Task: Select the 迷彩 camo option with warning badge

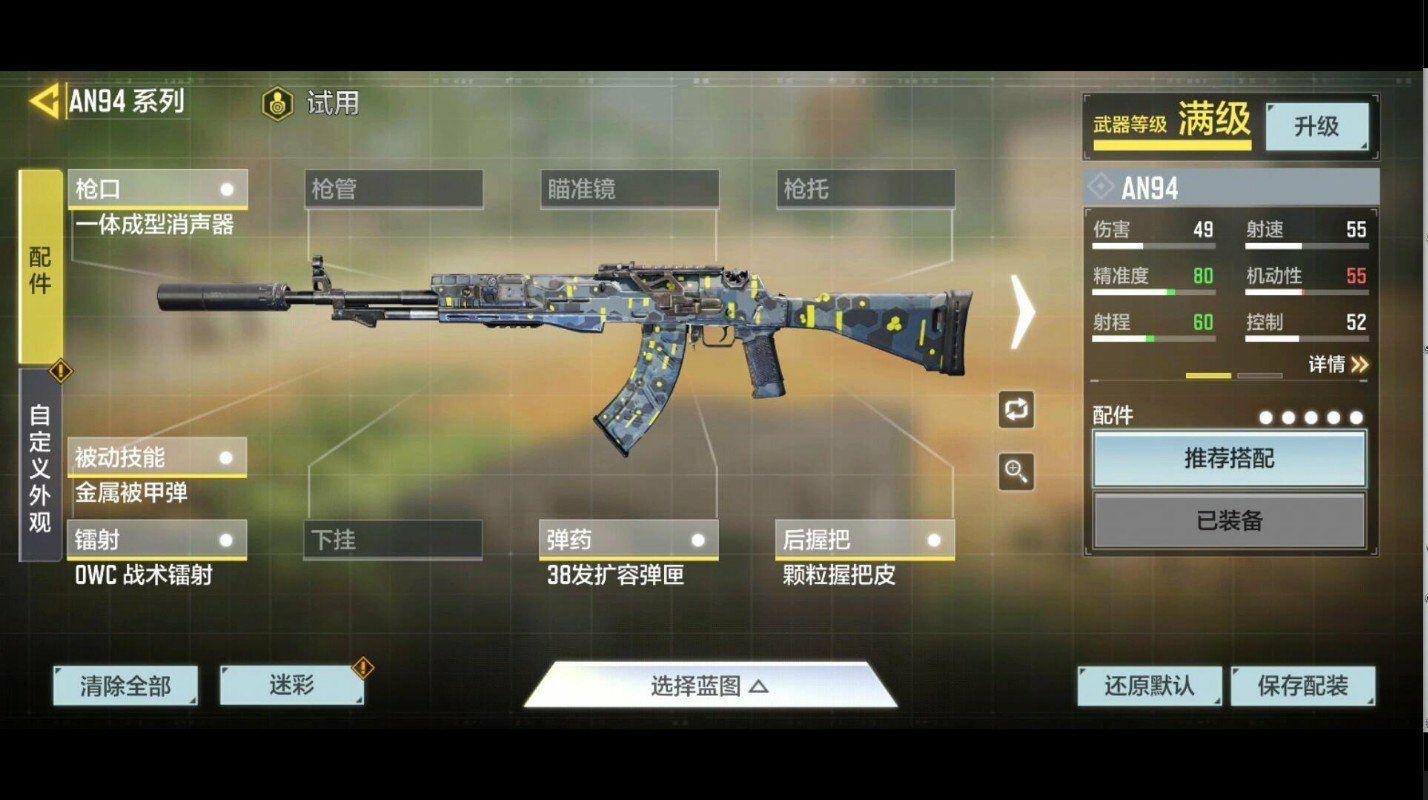Action: click(x=291, y=686)
